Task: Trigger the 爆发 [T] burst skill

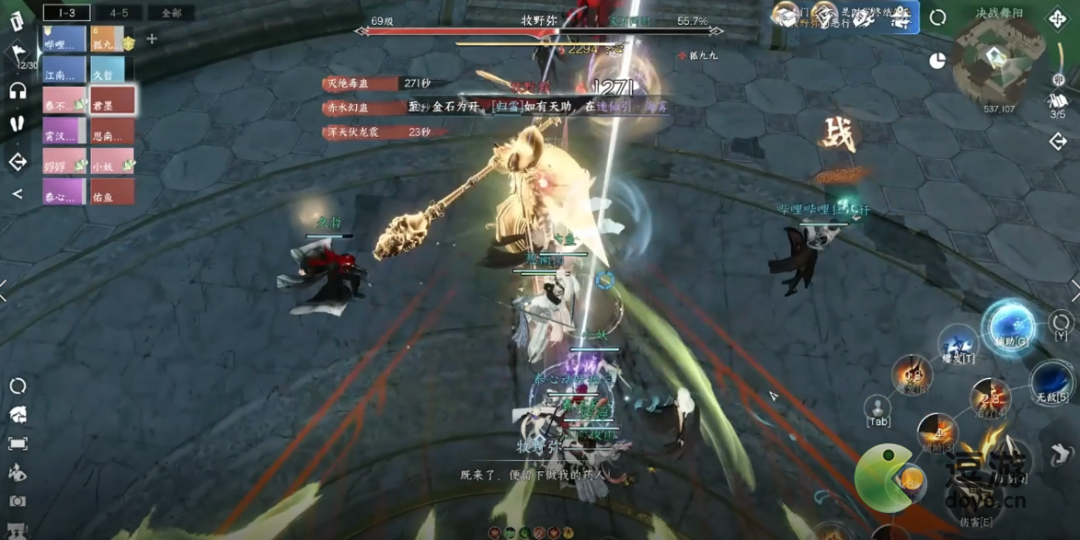Action: [958, 345]
